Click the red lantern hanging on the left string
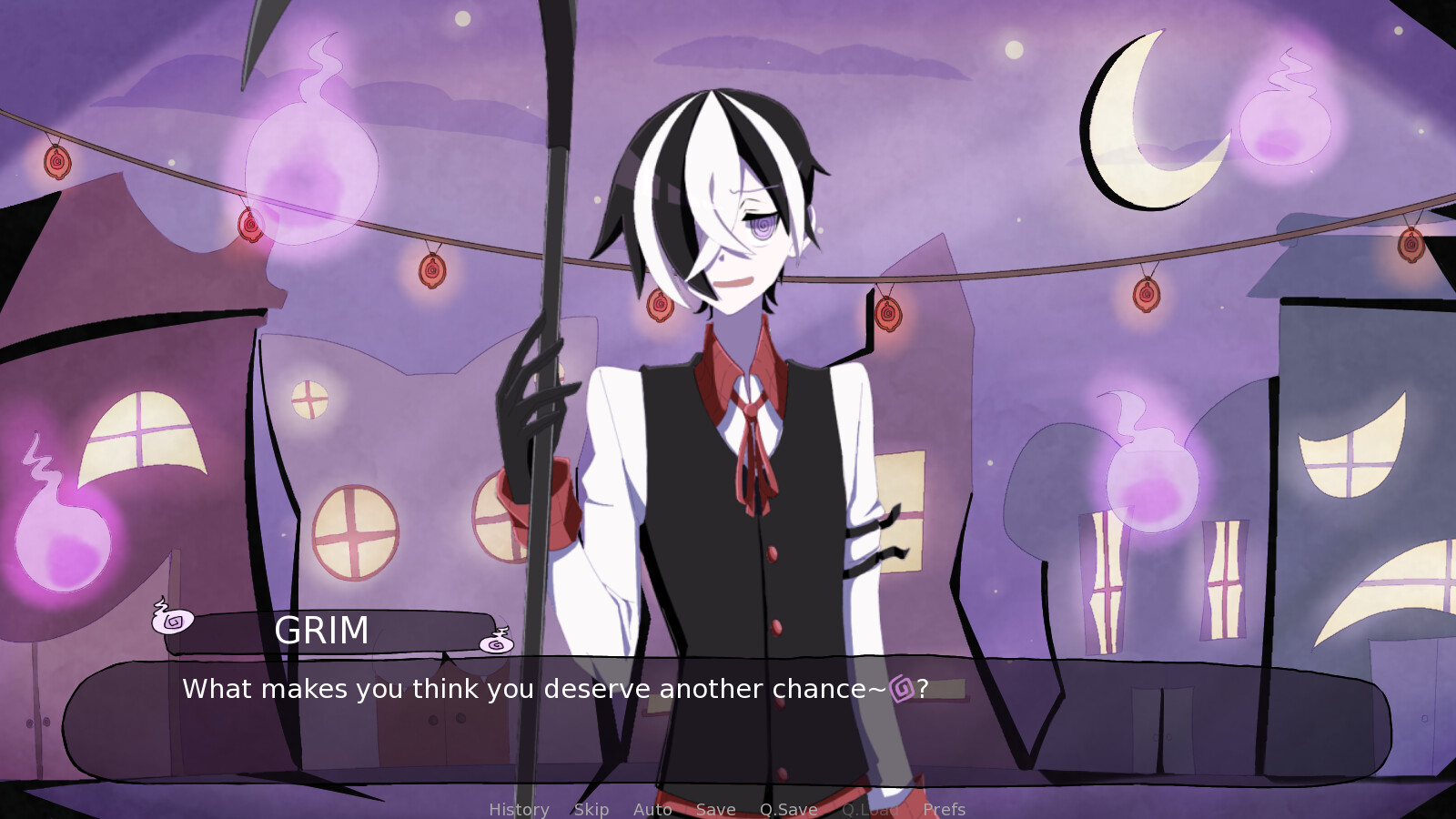The image size is (1456, 819). coord(57,162)
